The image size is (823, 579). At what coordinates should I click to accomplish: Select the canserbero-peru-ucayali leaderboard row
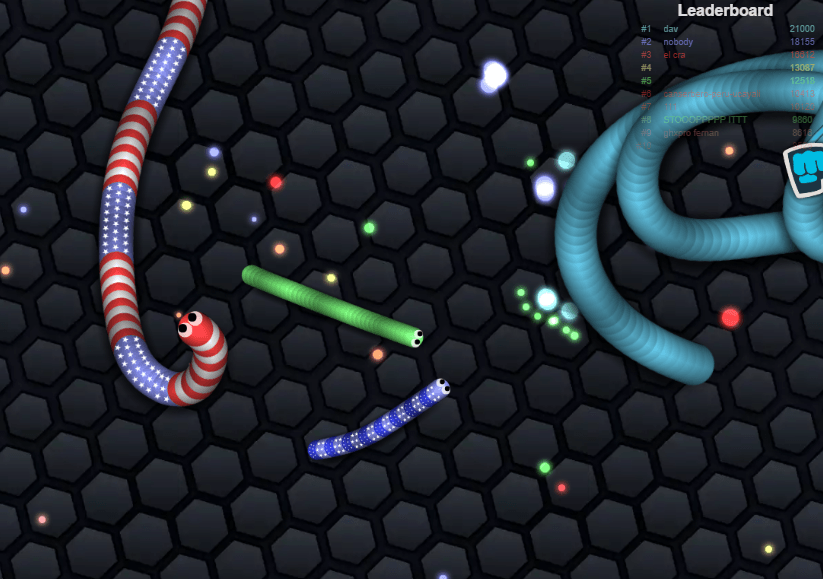(710, 93)
